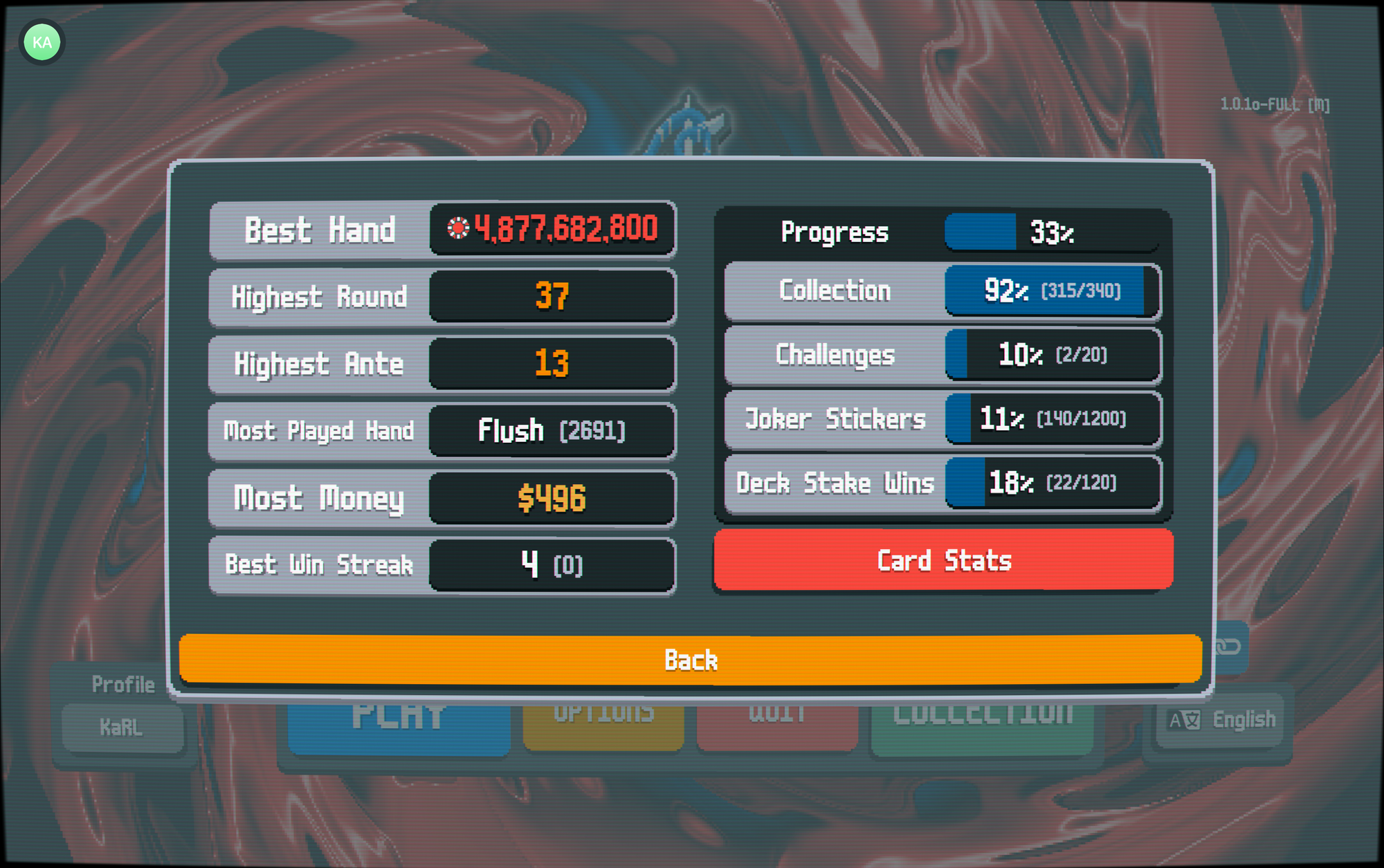Click the poker chip icon beside Best Hand
The image size is (1384, 868).
click(x=460, y=228)
